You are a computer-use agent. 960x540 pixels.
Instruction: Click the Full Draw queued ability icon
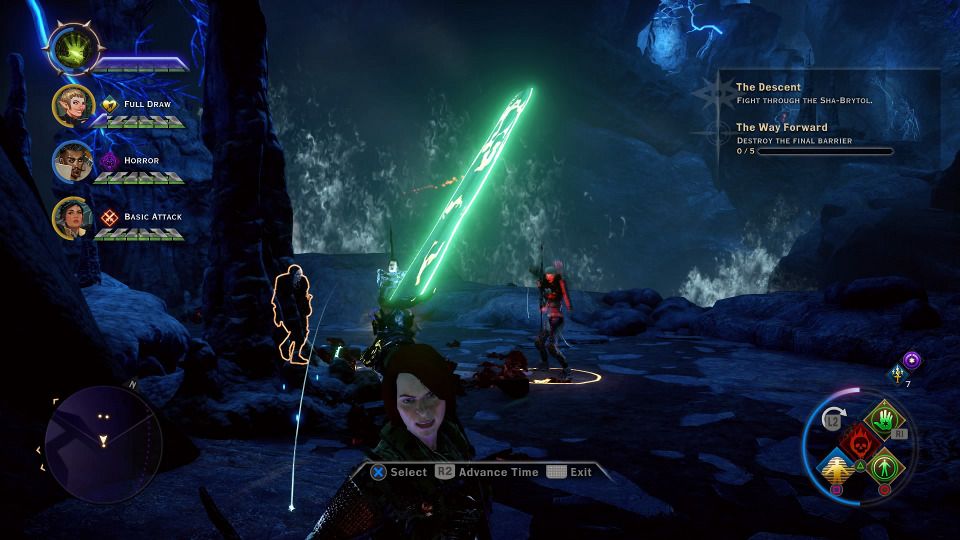pyautogui.click(x=110, y=104)
